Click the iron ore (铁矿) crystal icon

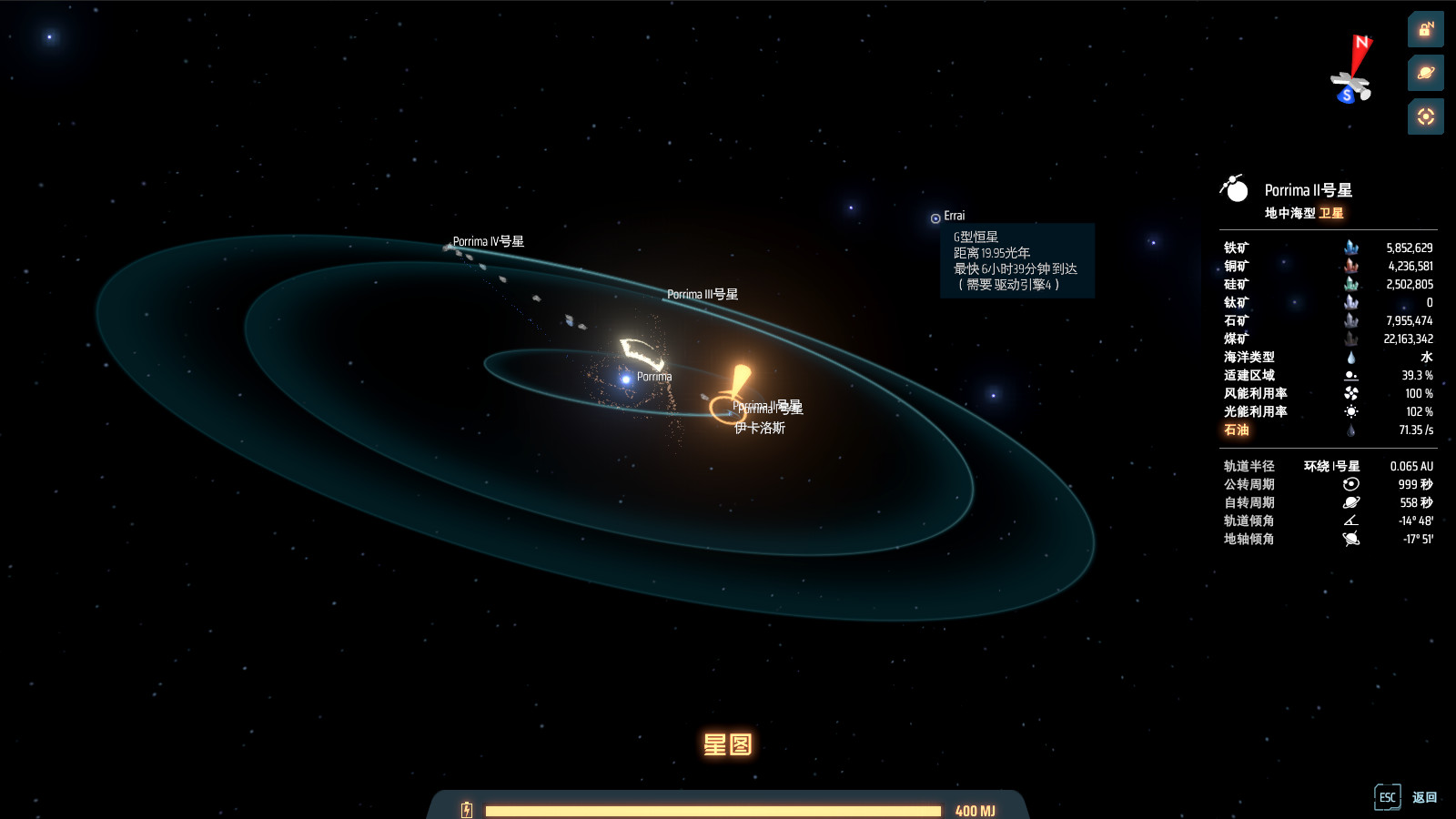pos(1352,248)
